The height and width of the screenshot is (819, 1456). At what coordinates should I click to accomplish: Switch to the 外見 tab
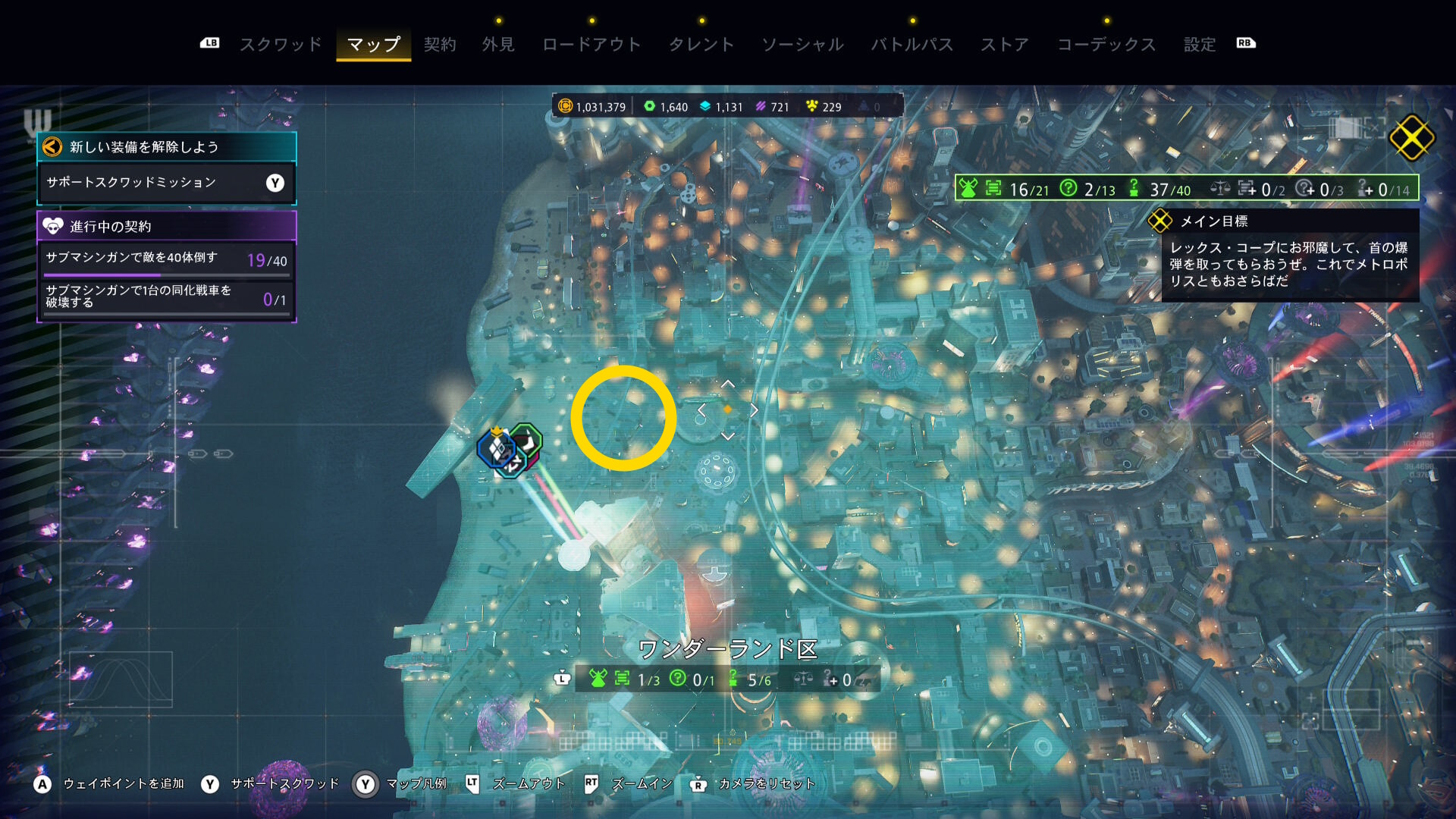(498, 45)
